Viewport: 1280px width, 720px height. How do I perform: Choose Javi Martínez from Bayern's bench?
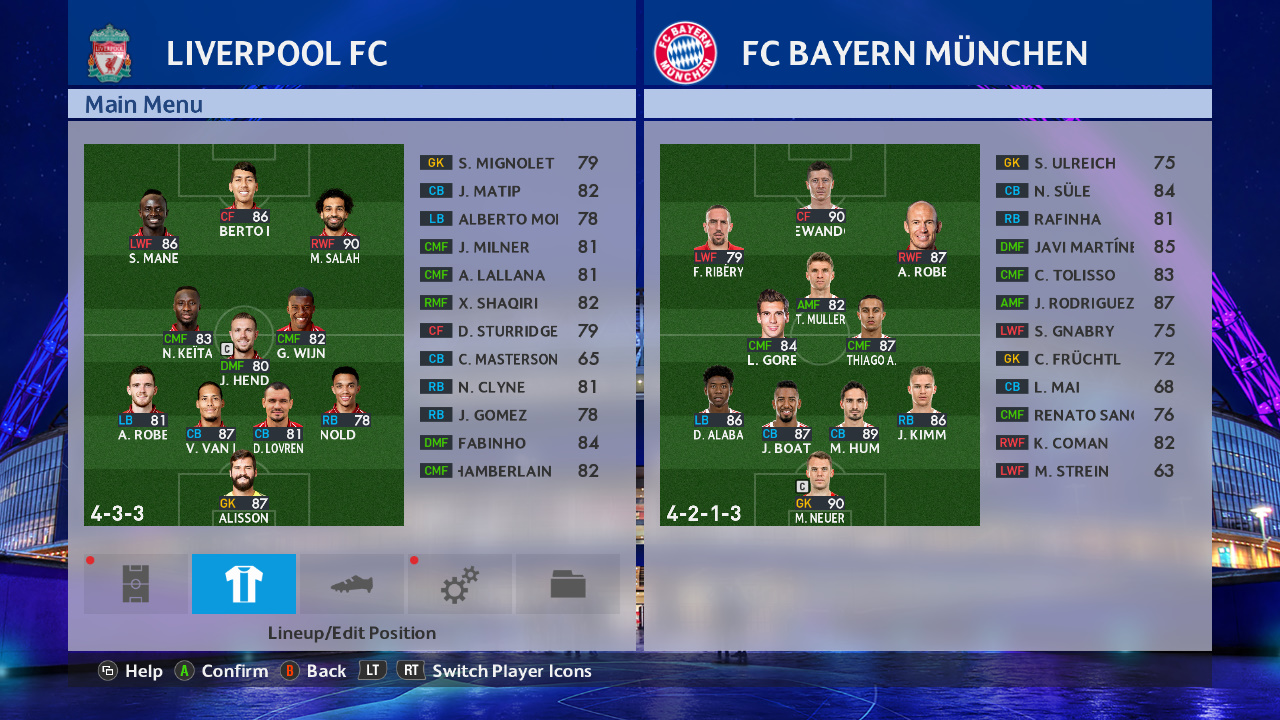pyautogui.click(x=1083, y=247)
